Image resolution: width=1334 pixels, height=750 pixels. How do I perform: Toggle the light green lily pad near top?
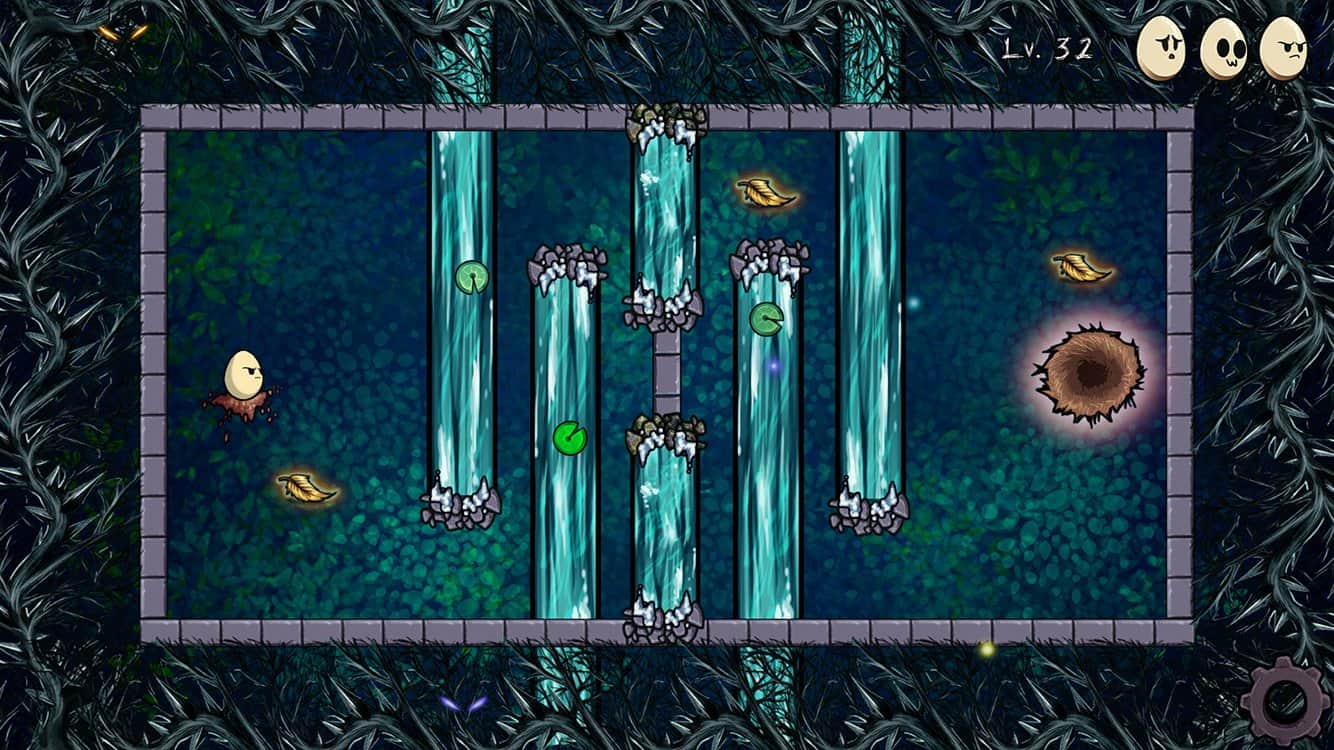coord(471,277)
